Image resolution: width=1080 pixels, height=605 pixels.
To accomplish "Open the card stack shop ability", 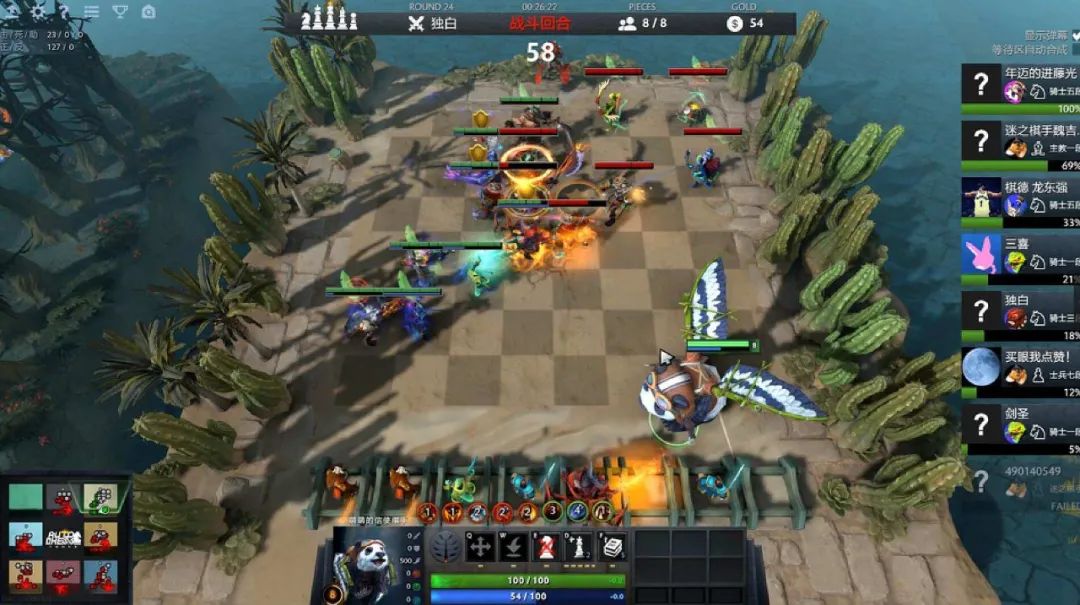I will (612, 546).
